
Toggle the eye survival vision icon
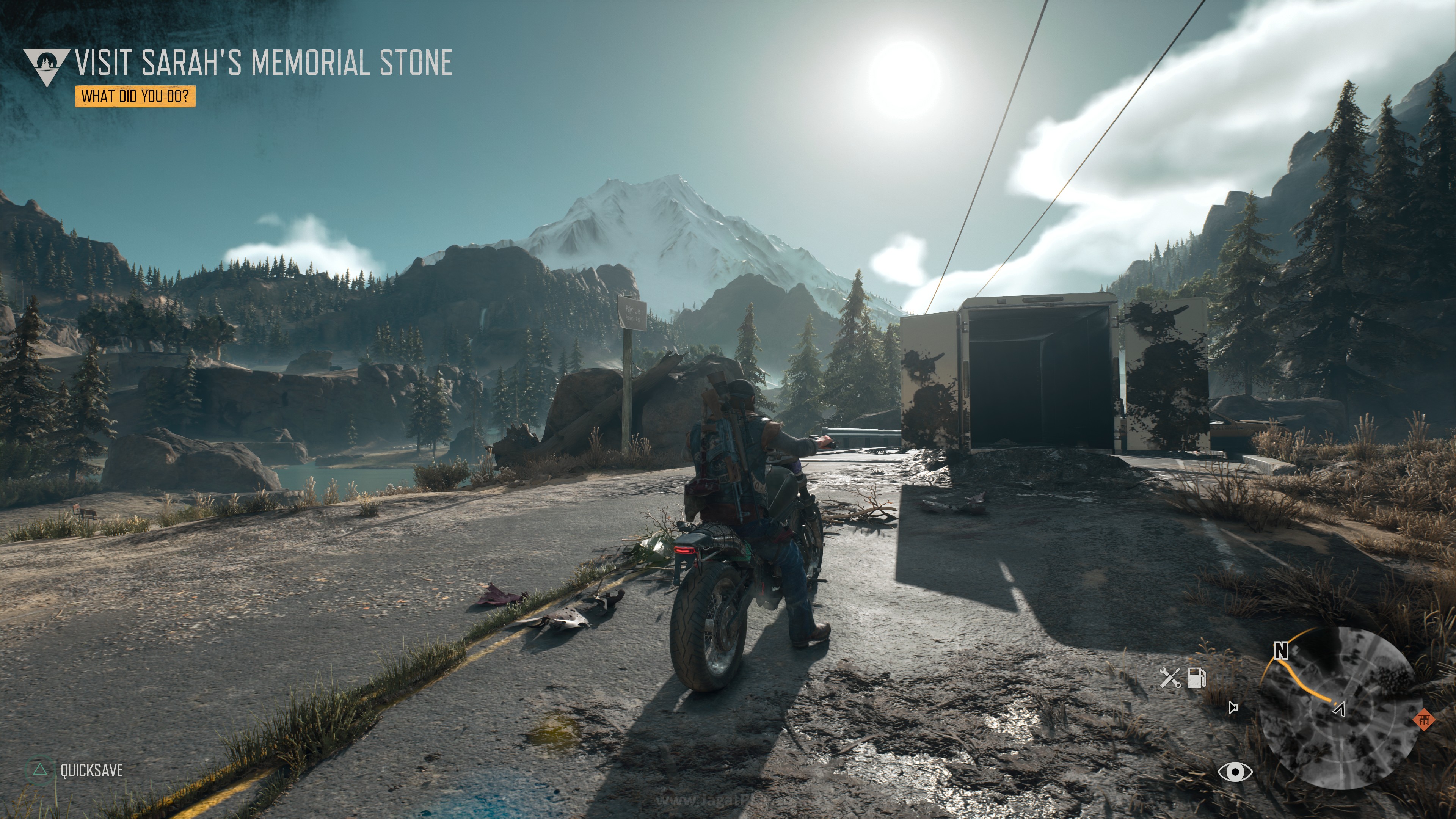tap(1235, 772)
